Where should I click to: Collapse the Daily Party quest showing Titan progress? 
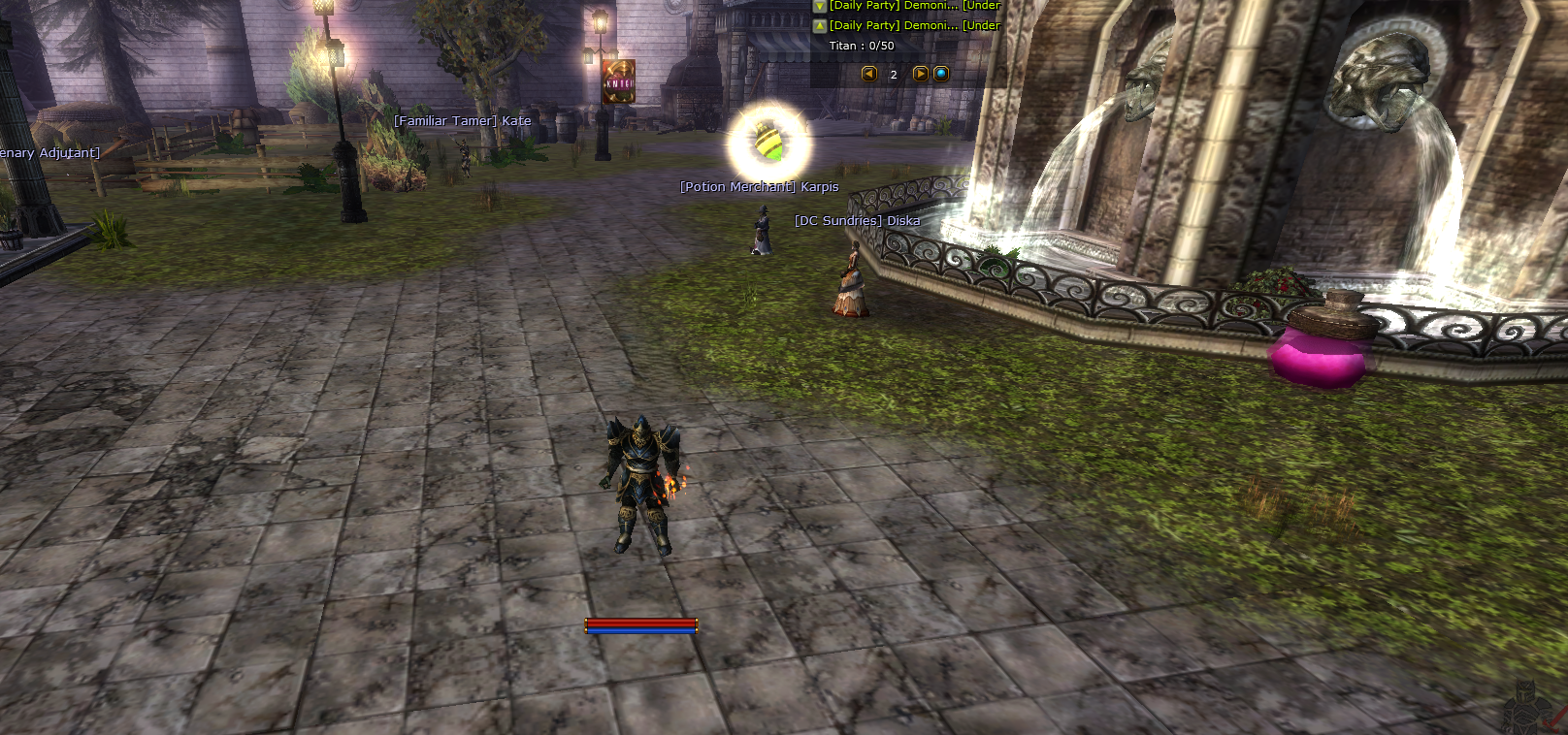click(819, 26)
